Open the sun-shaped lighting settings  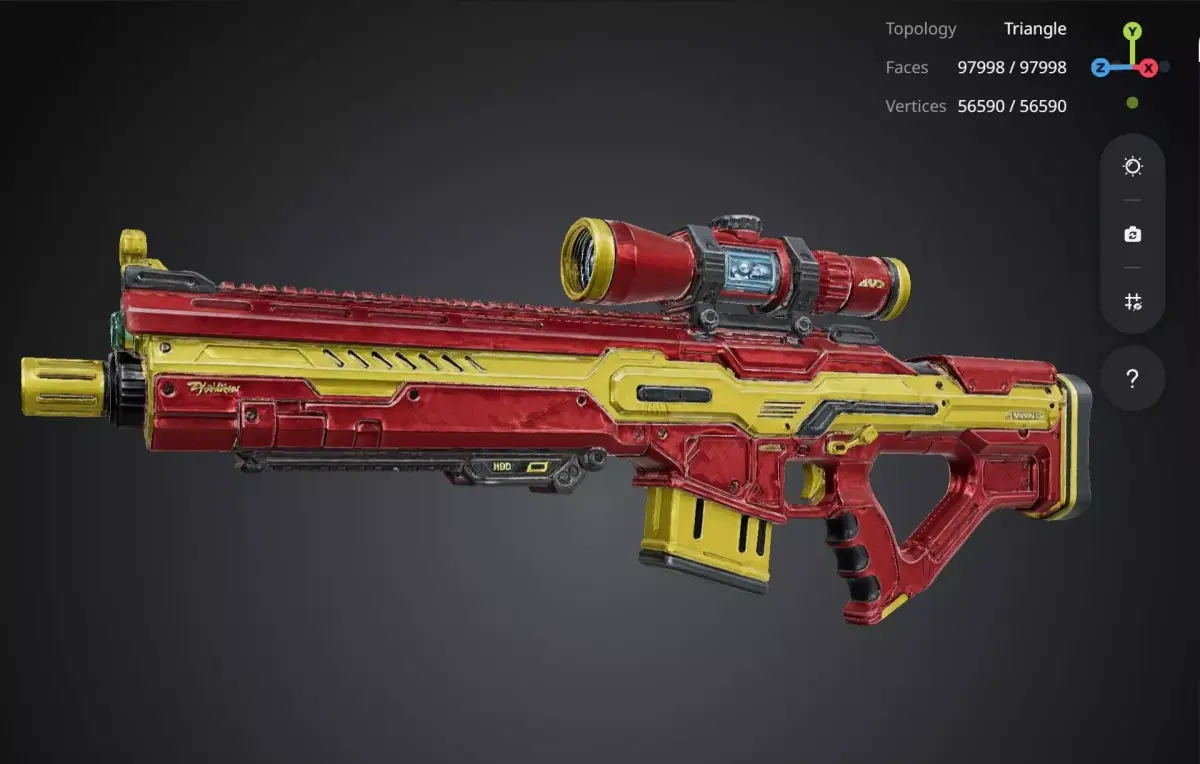1132,167
